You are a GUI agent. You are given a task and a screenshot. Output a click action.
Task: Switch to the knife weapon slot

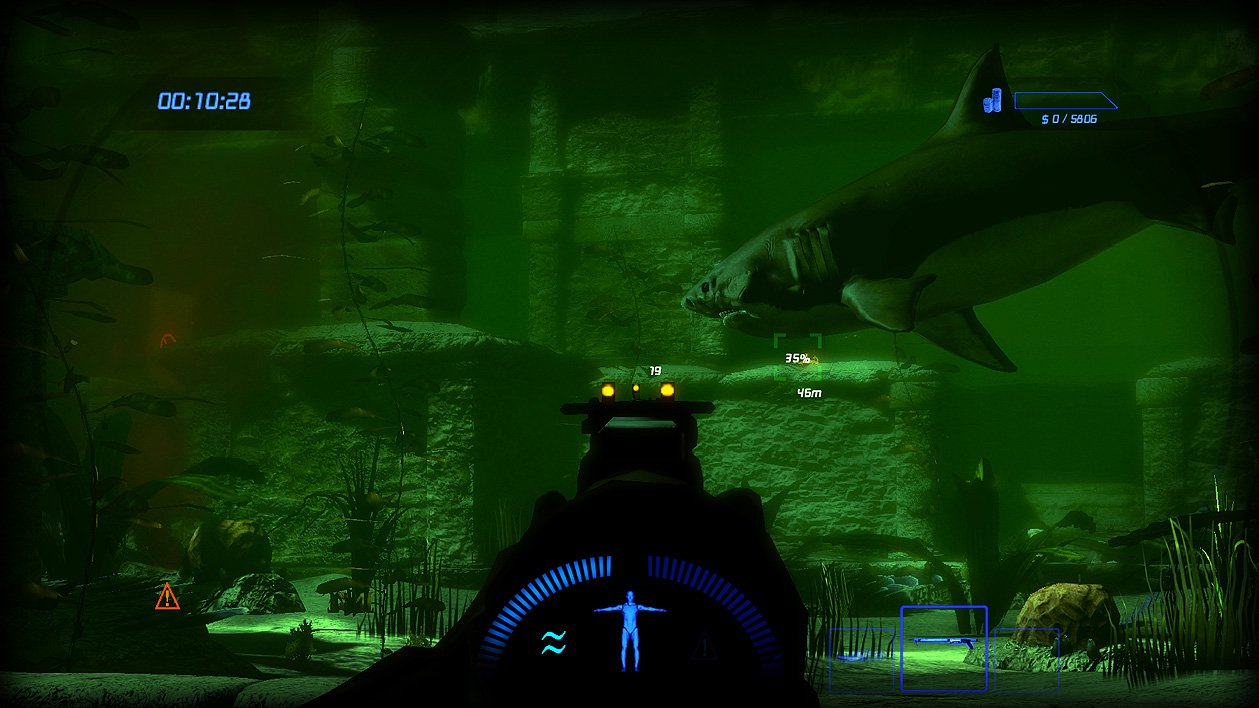[861, 658]
